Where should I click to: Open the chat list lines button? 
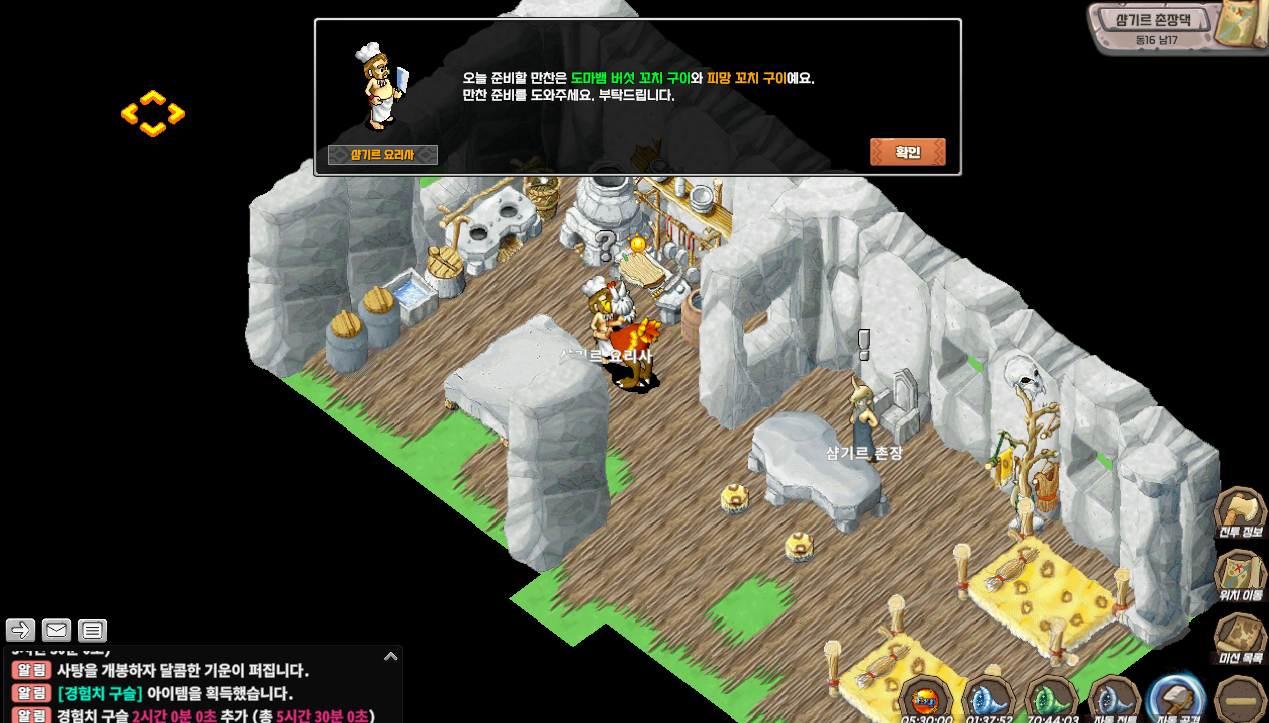click(92, 630)
